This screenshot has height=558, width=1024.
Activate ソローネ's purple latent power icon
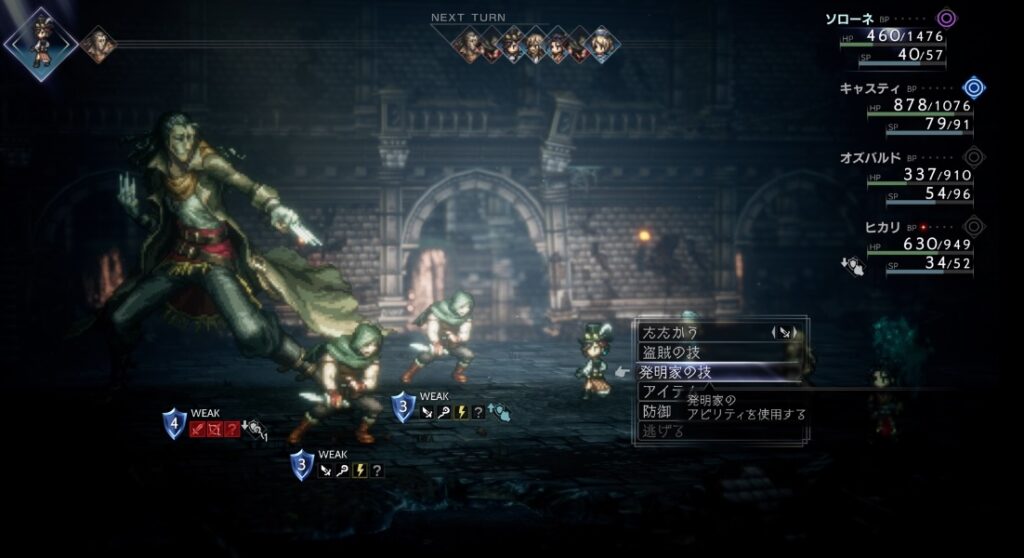pyautogui.click(x=946, y=18)
